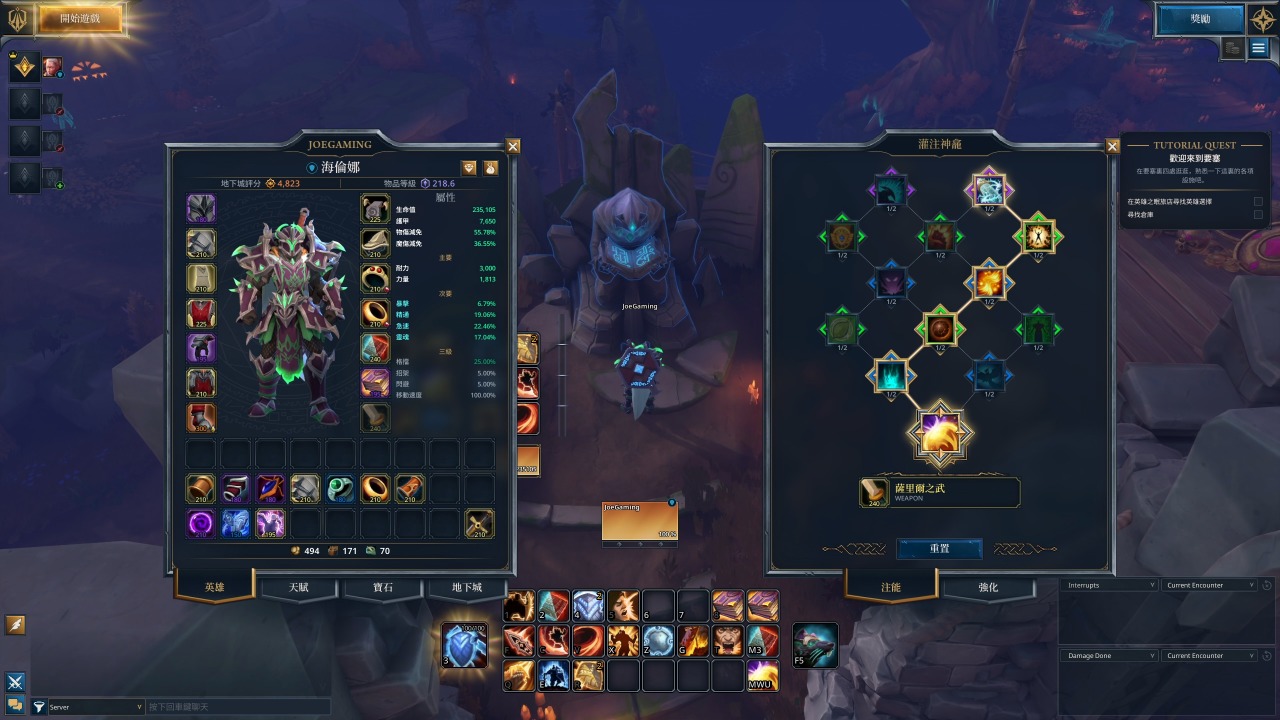Switch to the 天賦 talents tab
The height and width of the screenshot is (720, 1280).
point(298,587)
